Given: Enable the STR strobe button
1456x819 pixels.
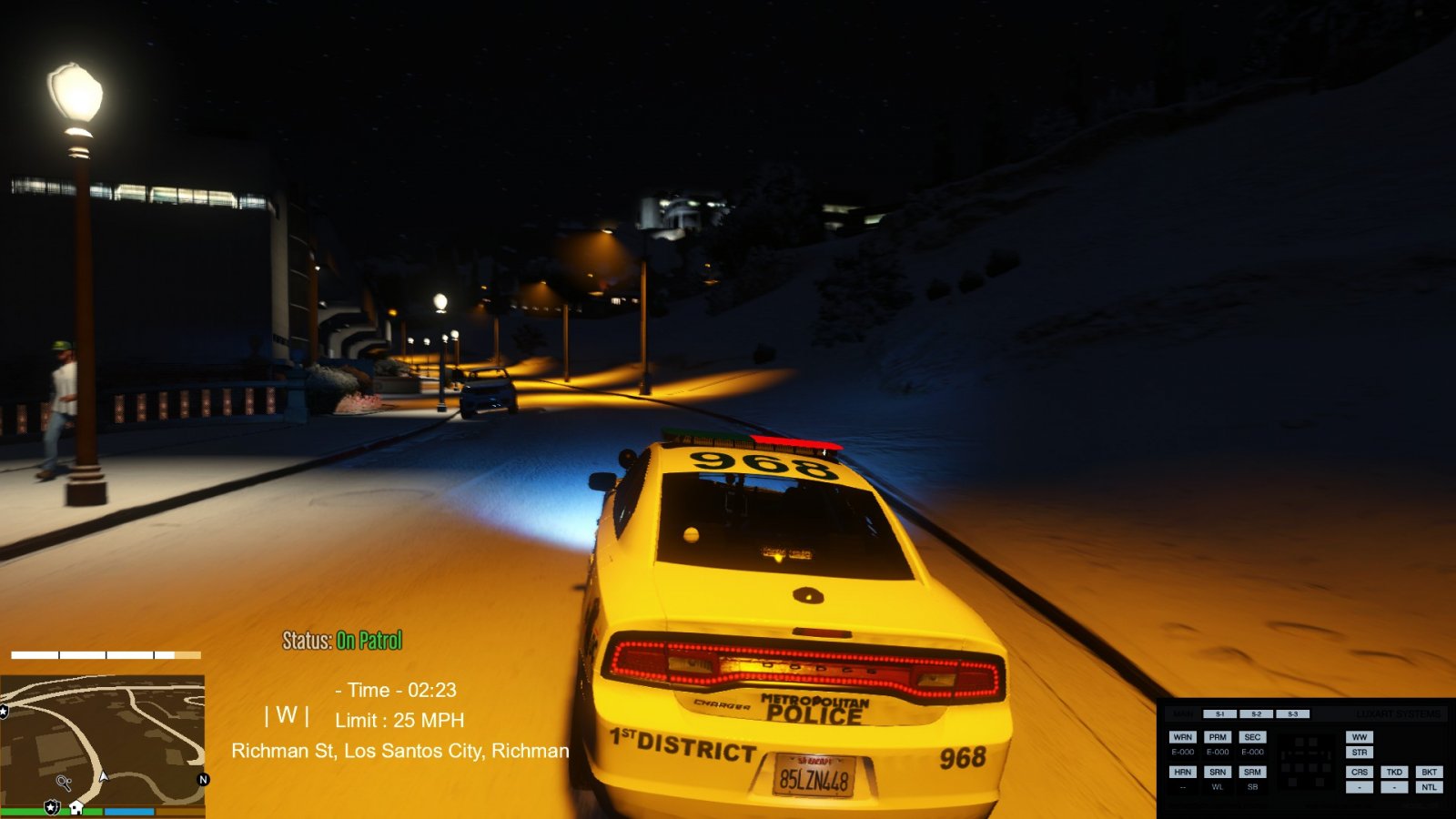Looking at the screenshot, I should coord(1360,753).
